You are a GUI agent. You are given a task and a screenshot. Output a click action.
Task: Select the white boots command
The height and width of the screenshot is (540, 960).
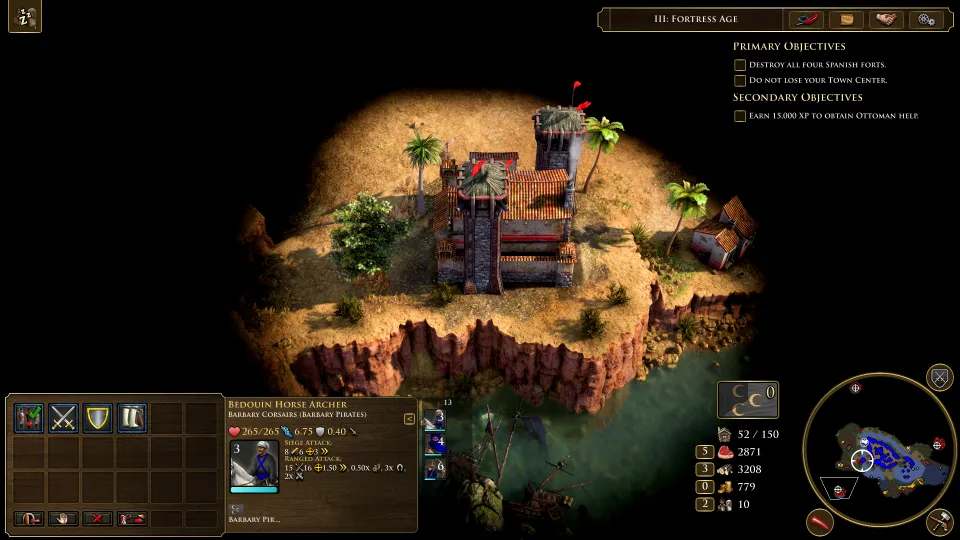(x=132, y=417)
